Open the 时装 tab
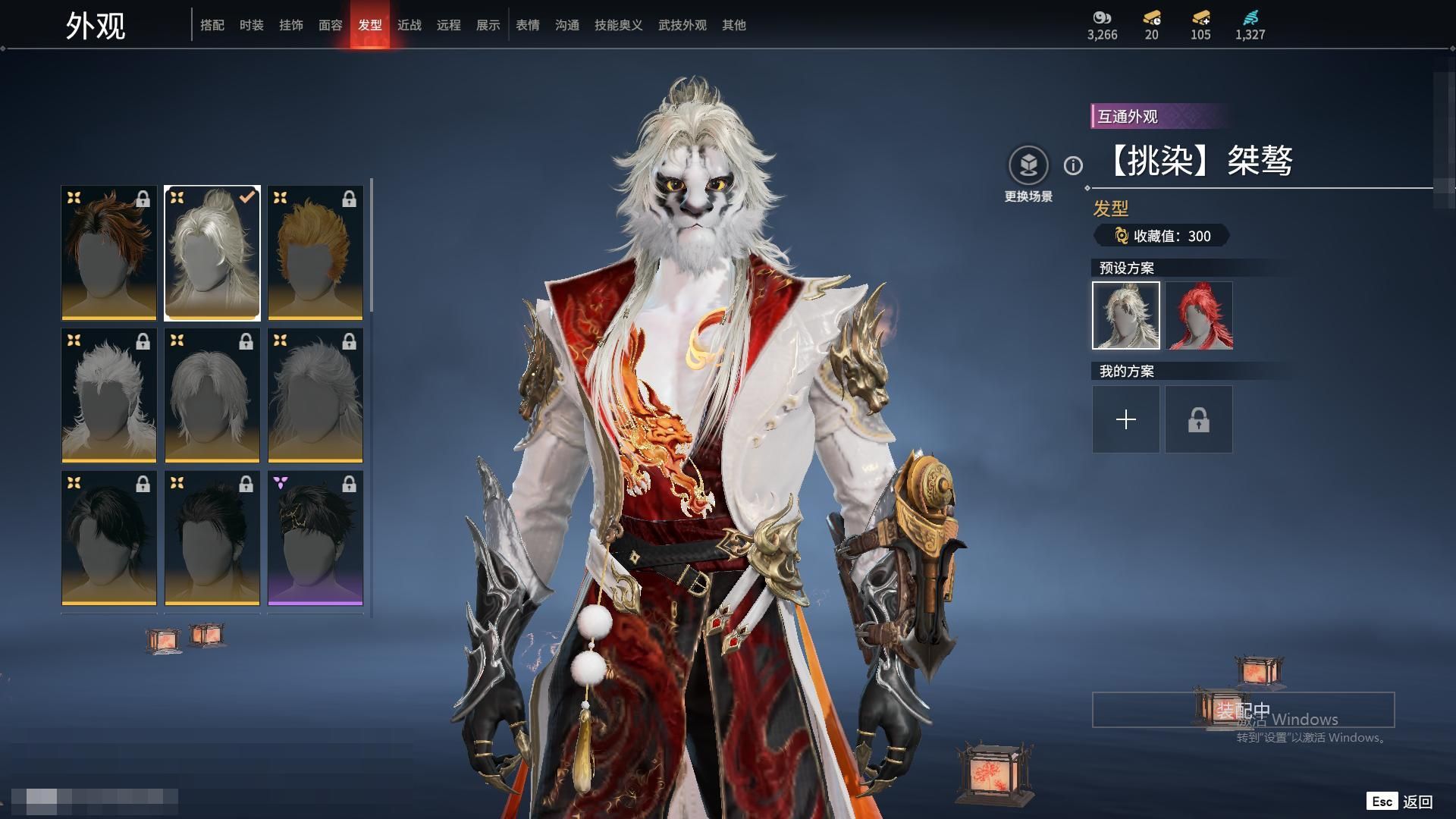This screenshot has width=1456, height=819. click(252, 25)
